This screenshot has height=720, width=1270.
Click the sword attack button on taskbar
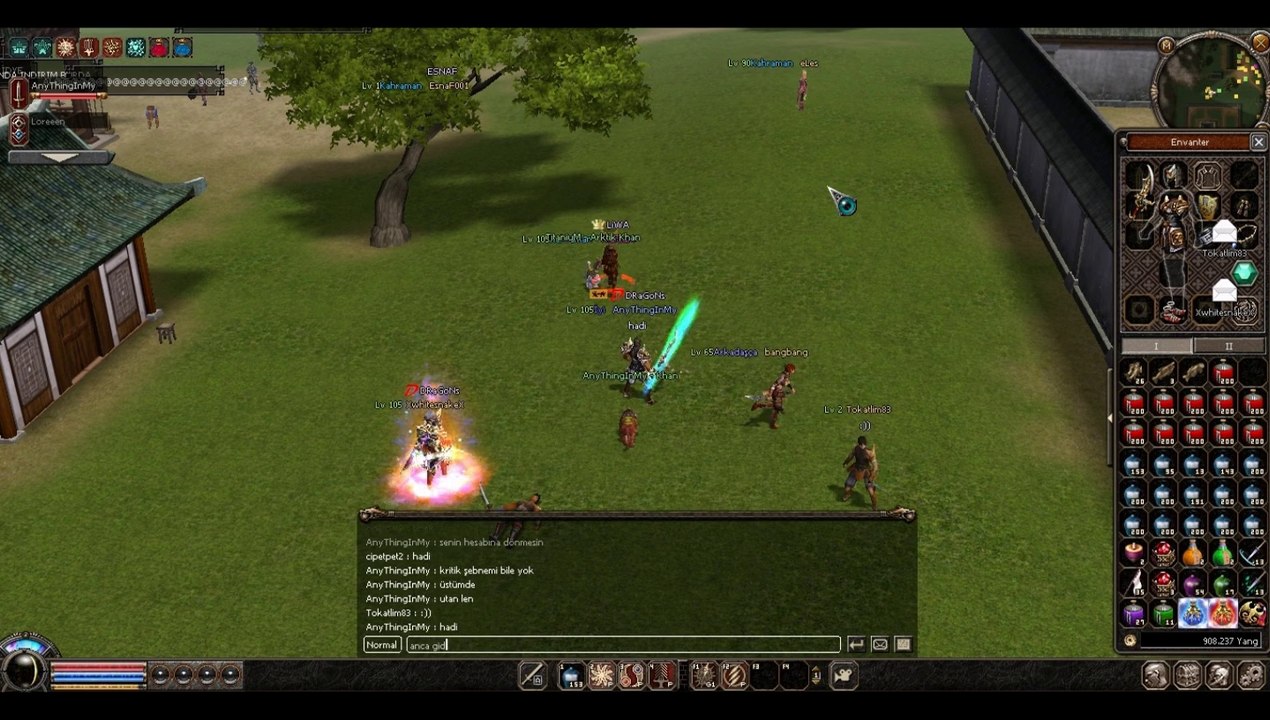[533, 676]
